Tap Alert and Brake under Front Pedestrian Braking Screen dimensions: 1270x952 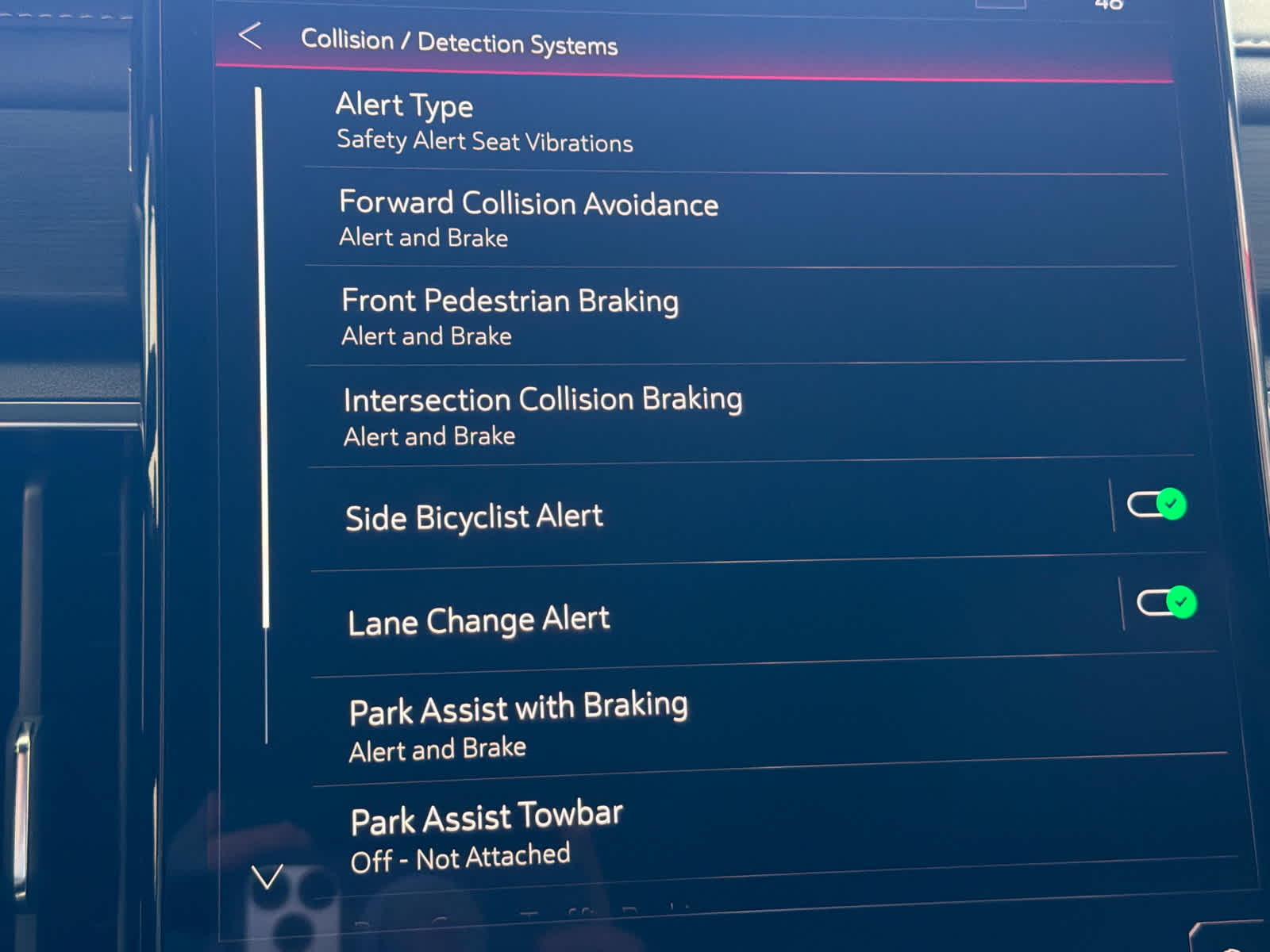tap(425, 336)
